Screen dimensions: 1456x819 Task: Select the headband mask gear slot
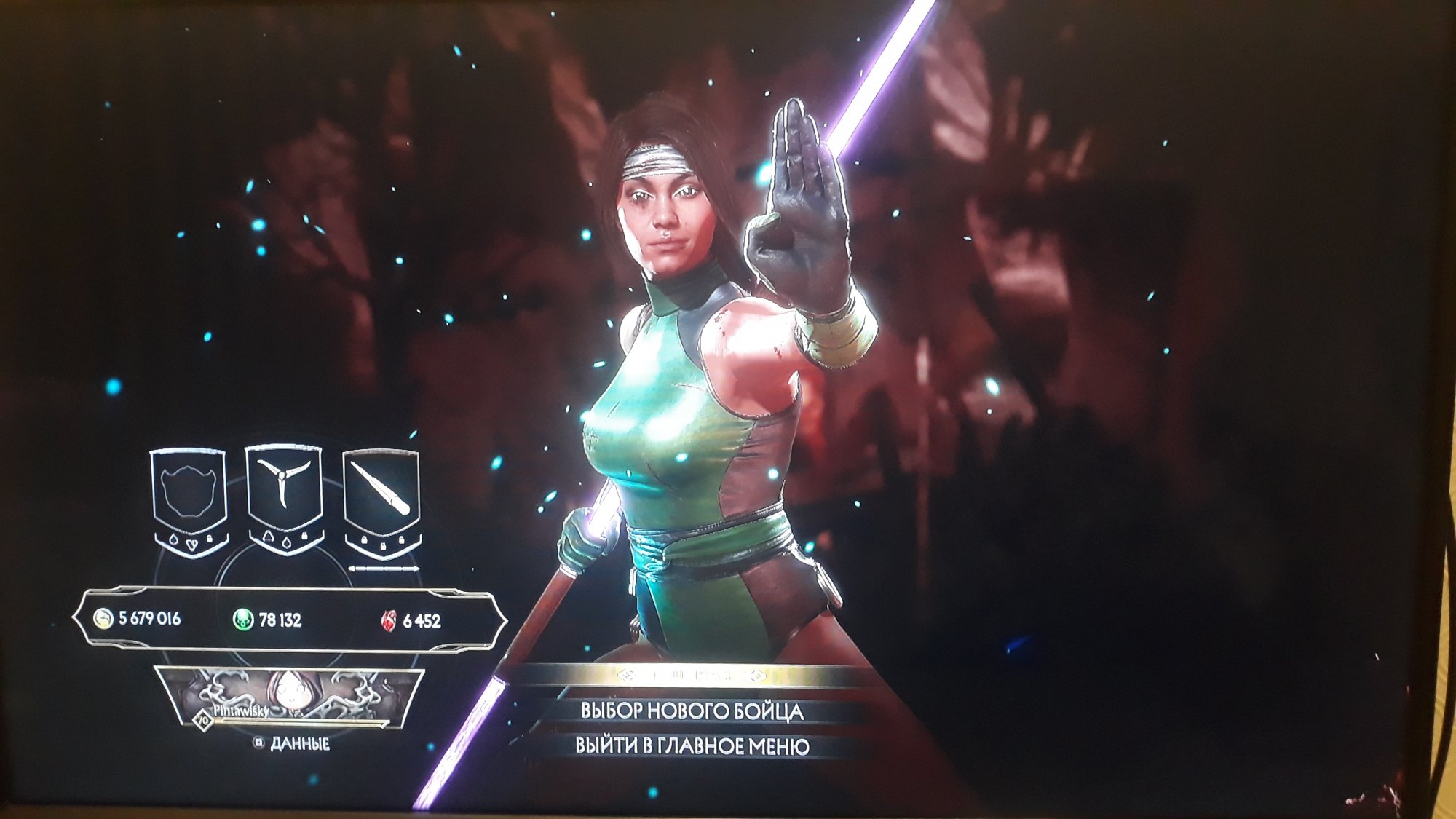pos(189,494)
